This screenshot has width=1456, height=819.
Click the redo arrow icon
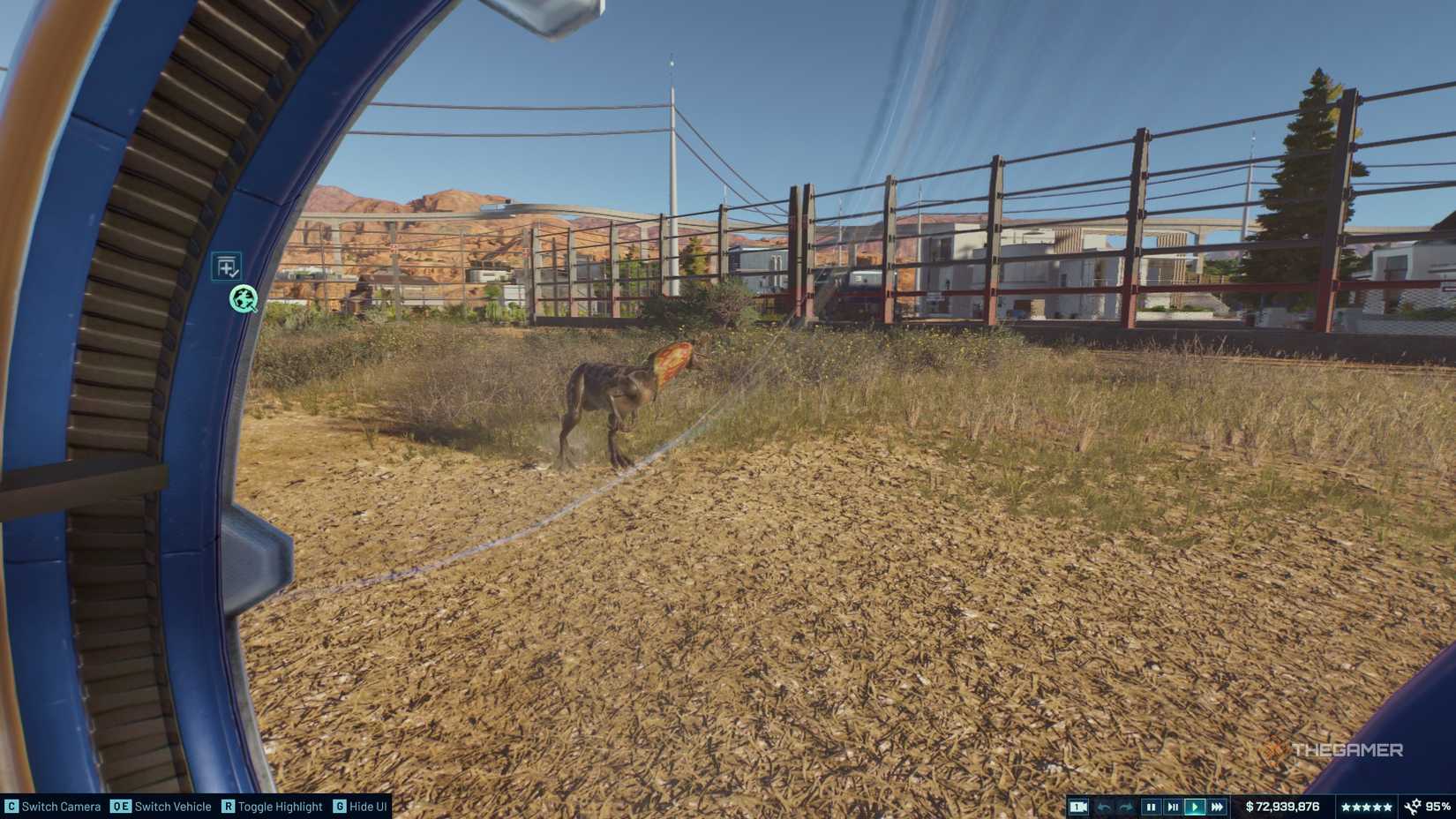pyautogui.click(x=1127, y=806)
